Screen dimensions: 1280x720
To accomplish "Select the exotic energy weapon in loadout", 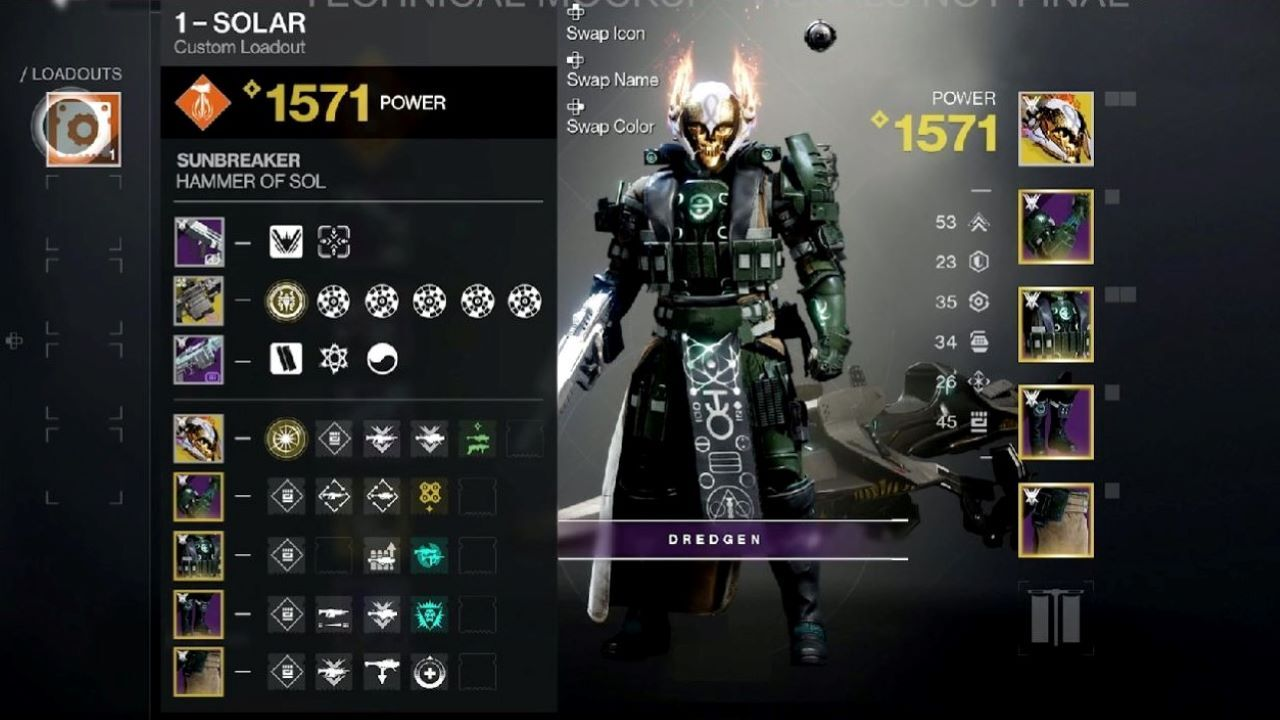I will 198,301.
